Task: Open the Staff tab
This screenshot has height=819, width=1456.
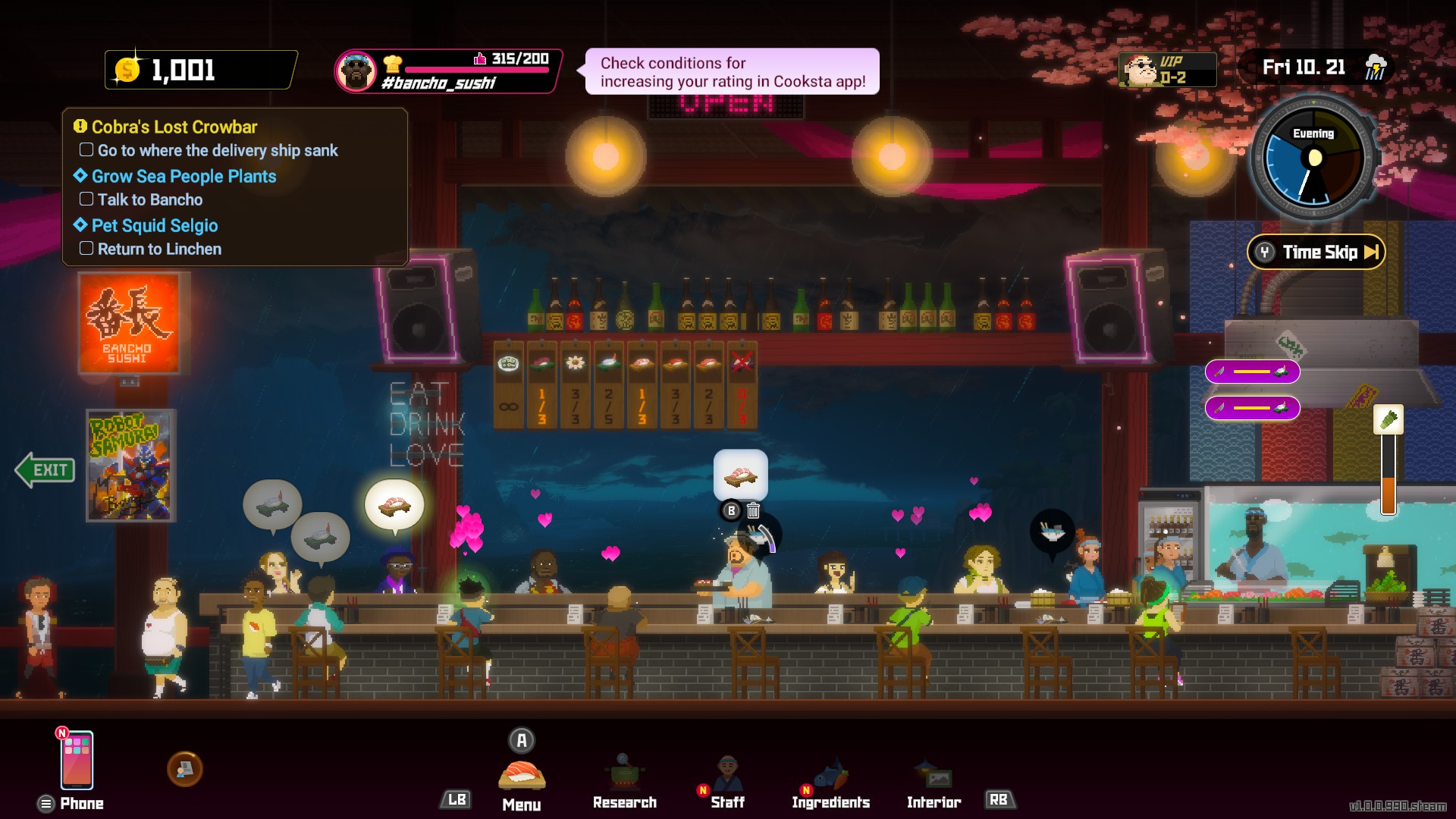Action: pos(727,783)
